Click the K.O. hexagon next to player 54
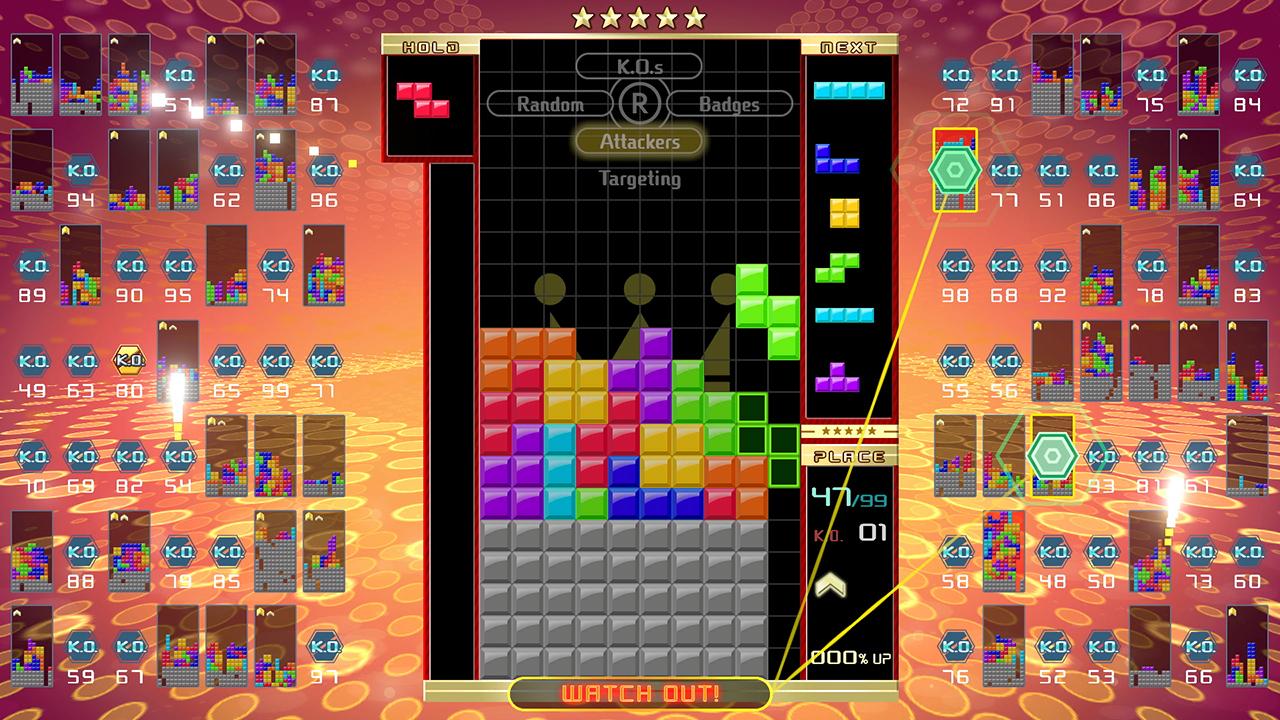The image size is (1280, 720). (177, 457)
